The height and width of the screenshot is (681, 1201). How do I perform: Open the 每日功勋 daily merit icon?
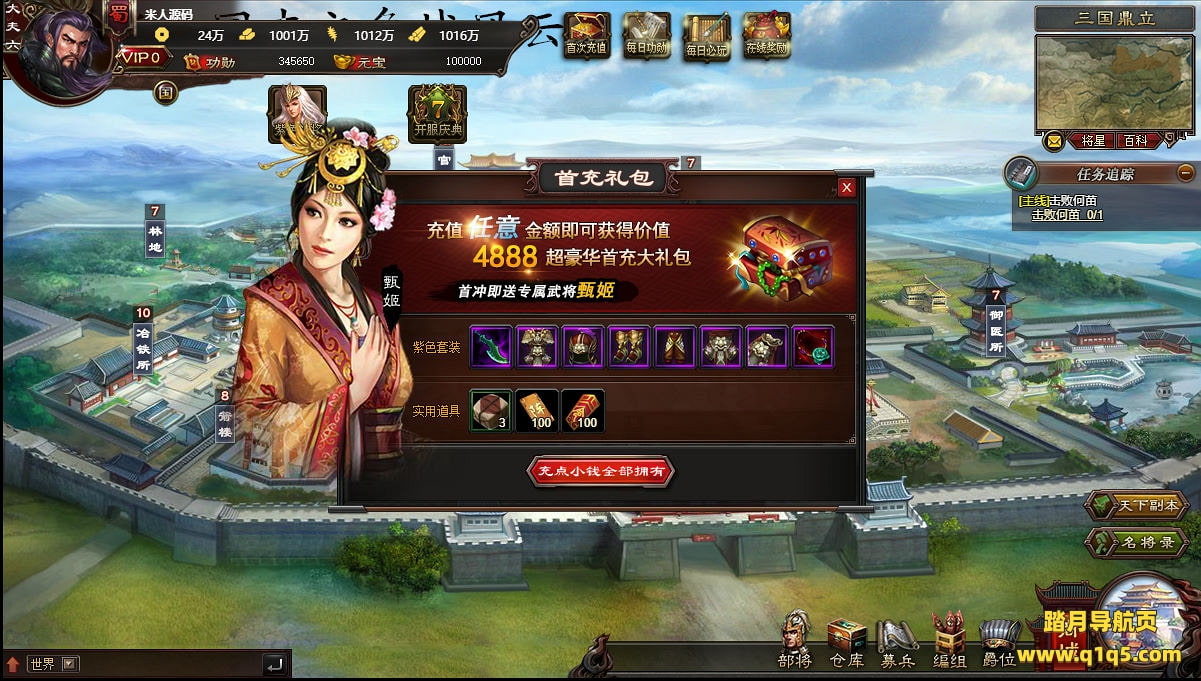tap(646, 34)
